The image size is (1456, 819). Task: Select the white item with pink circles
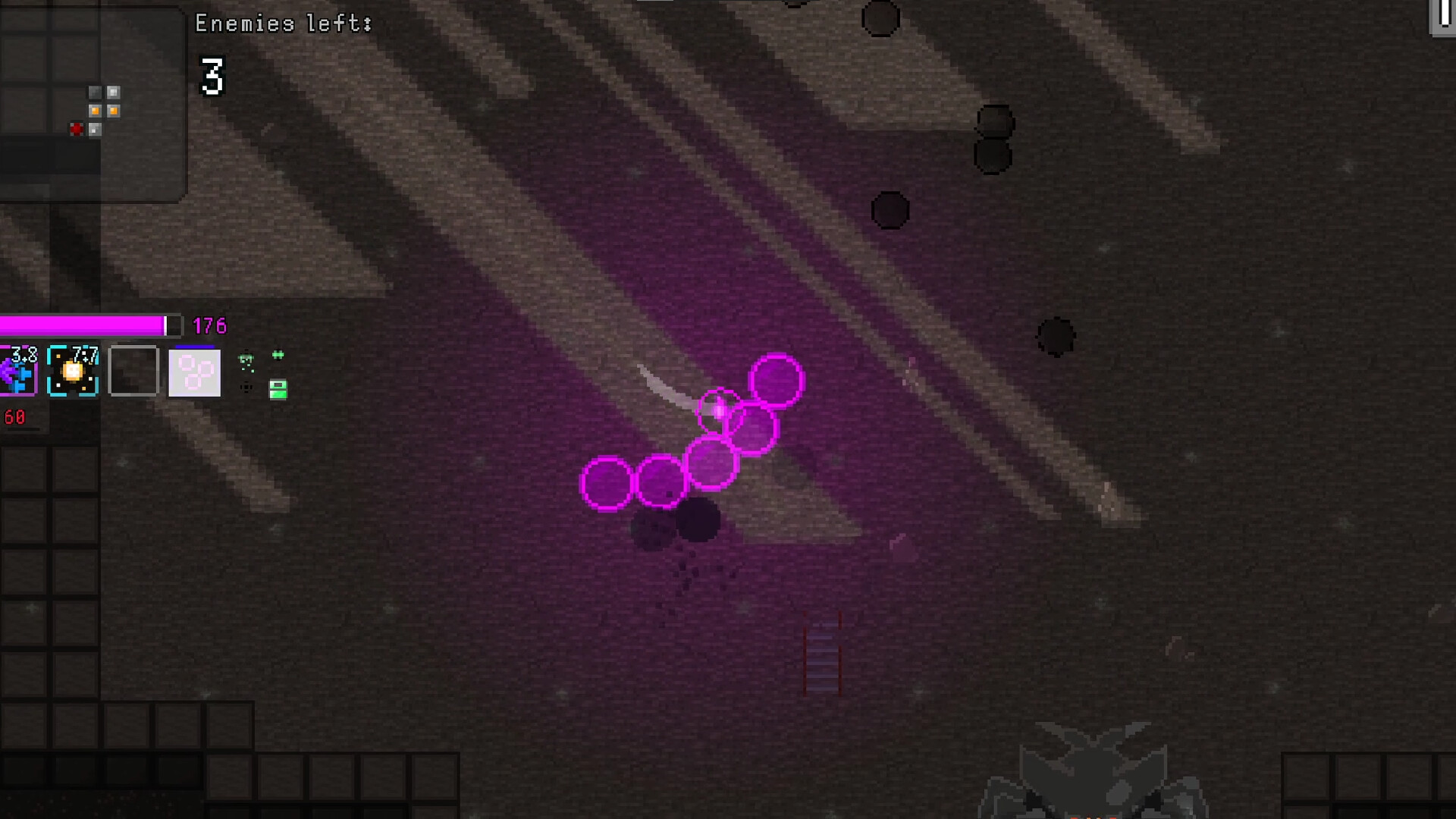(x=194, y=372)
